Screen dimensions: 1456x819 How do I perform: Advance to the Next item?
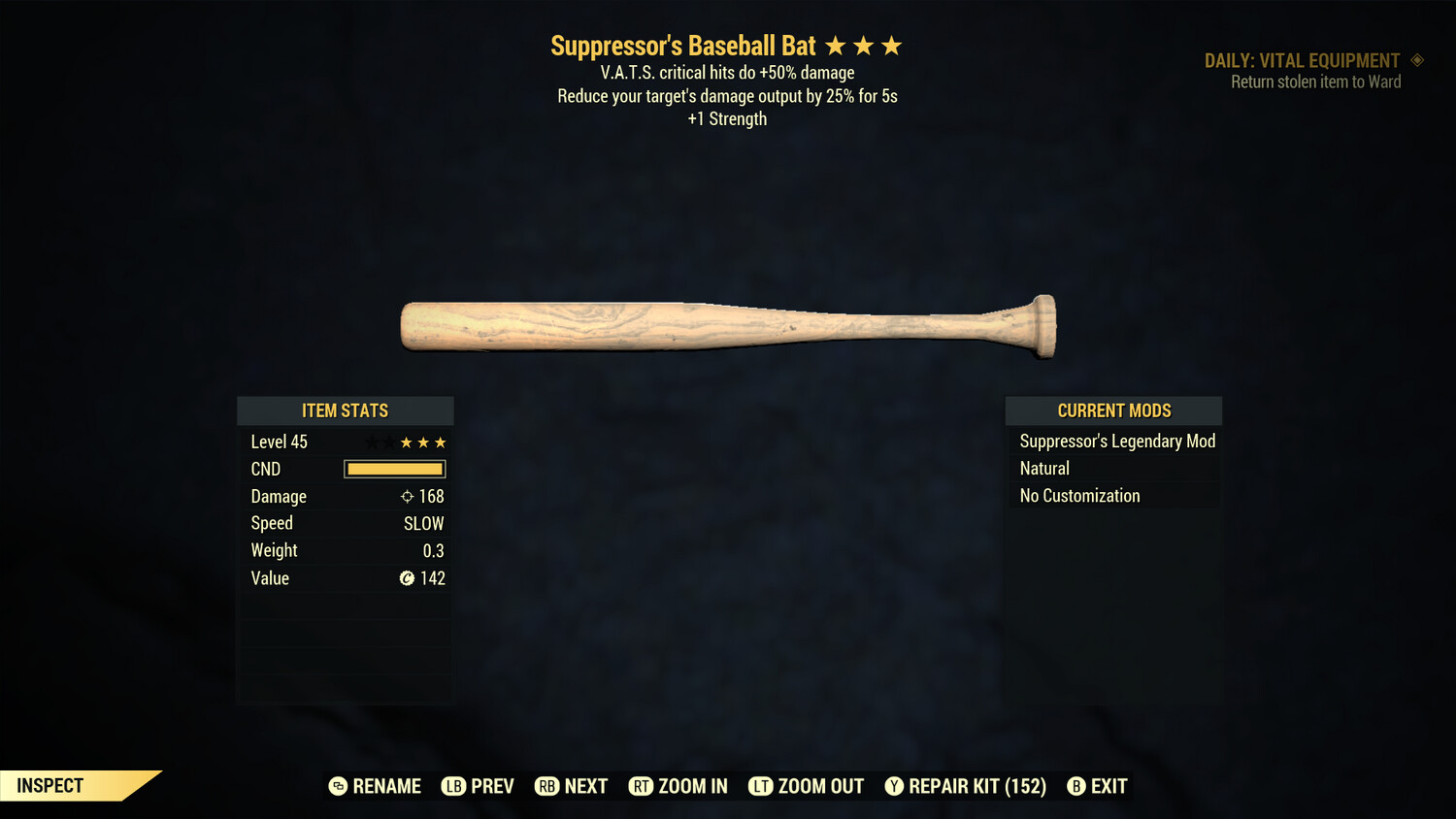(572, 786)
